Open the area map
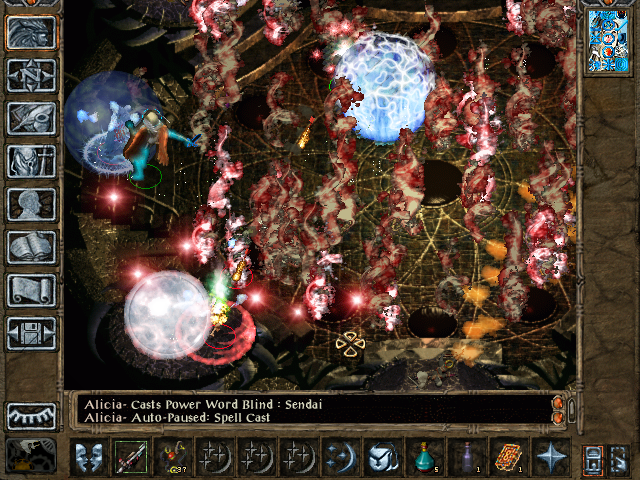This screenshot has width=640, height=480. pyautogui.click(x=31, y=75)
